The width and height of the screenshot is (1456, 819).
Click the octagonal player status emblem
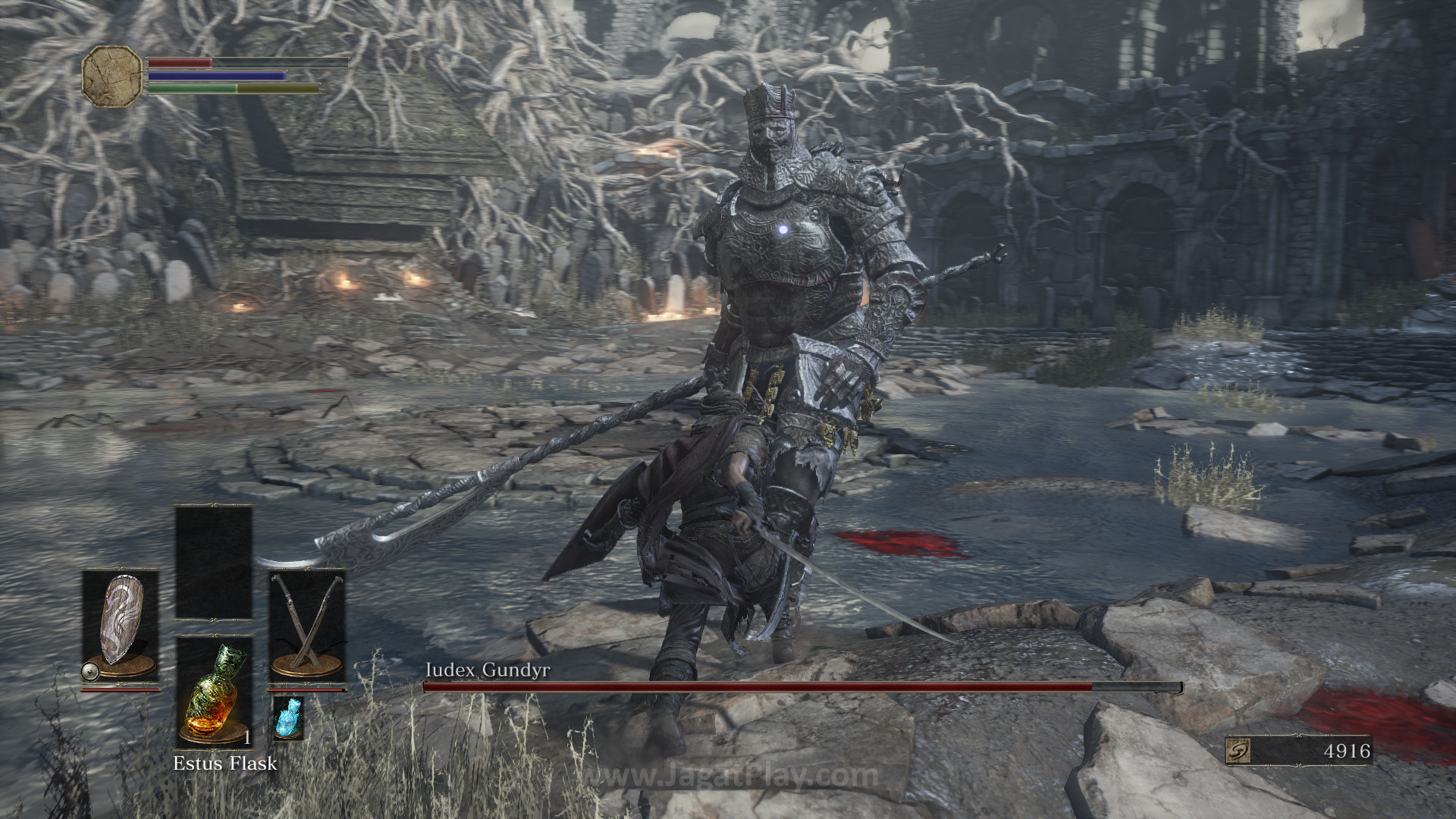click(112, 76)
